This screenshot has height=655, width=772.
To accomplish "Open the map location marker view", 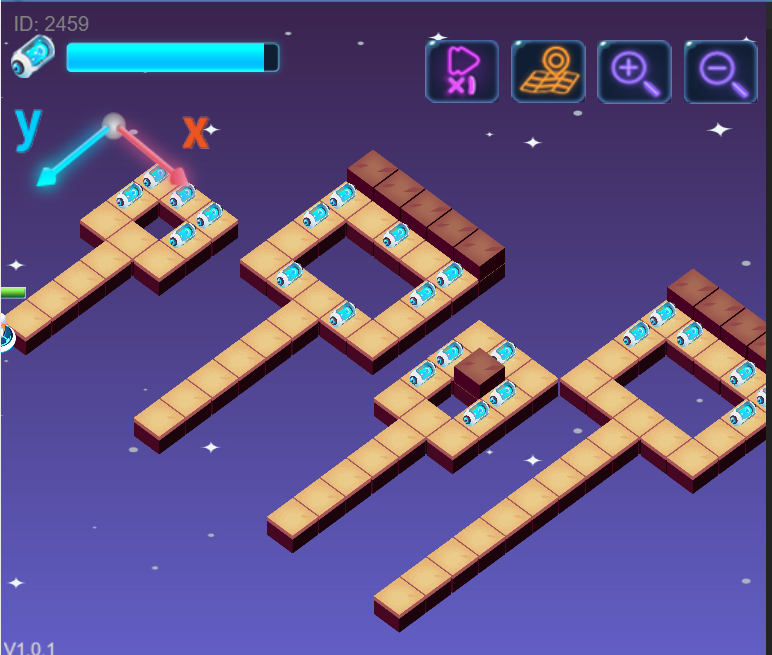I will click(x=548, y=72).
